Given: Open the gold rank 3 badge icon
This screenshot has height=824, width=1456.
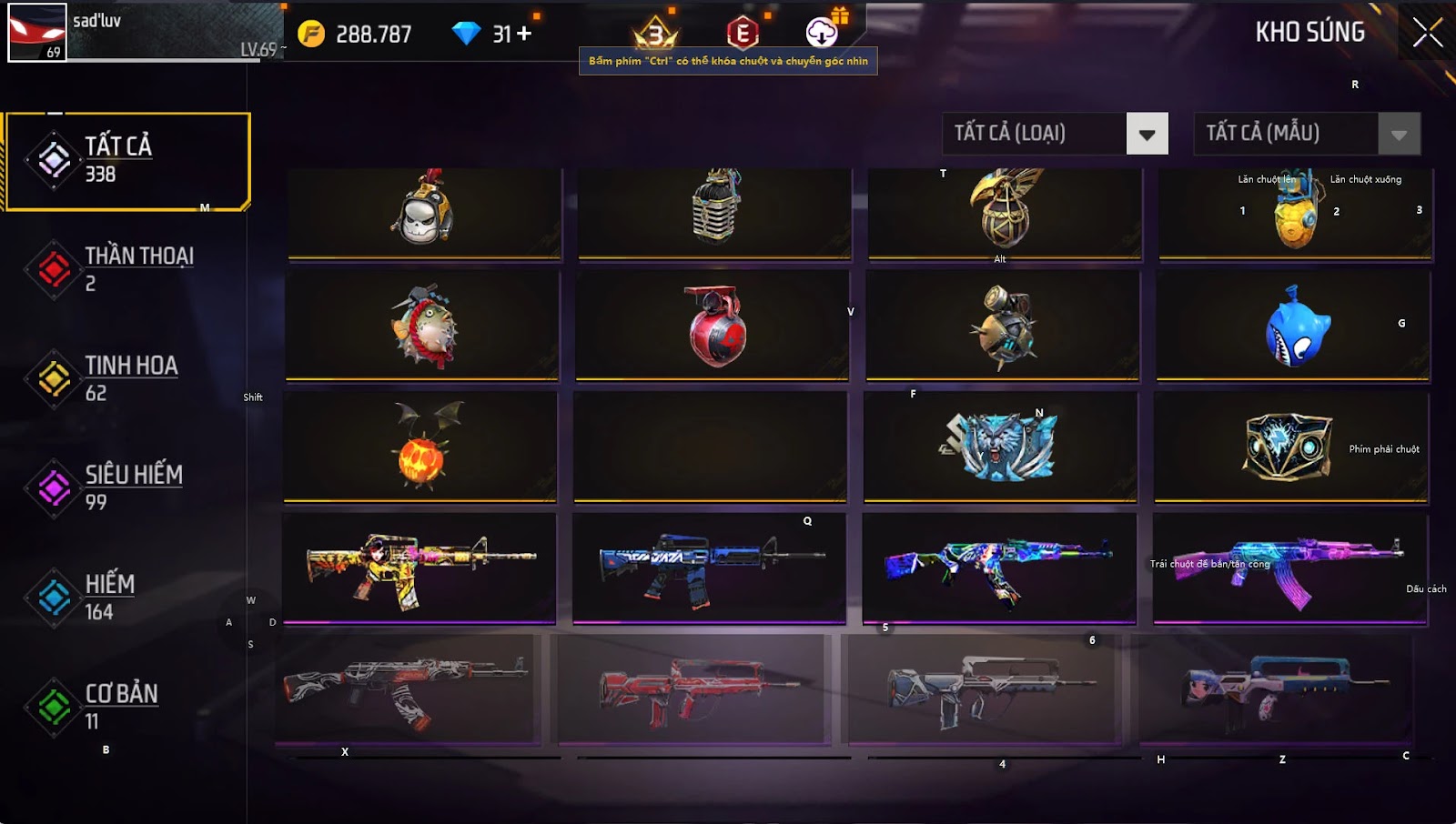Looking at the screenshot, I should coord(655,35).
